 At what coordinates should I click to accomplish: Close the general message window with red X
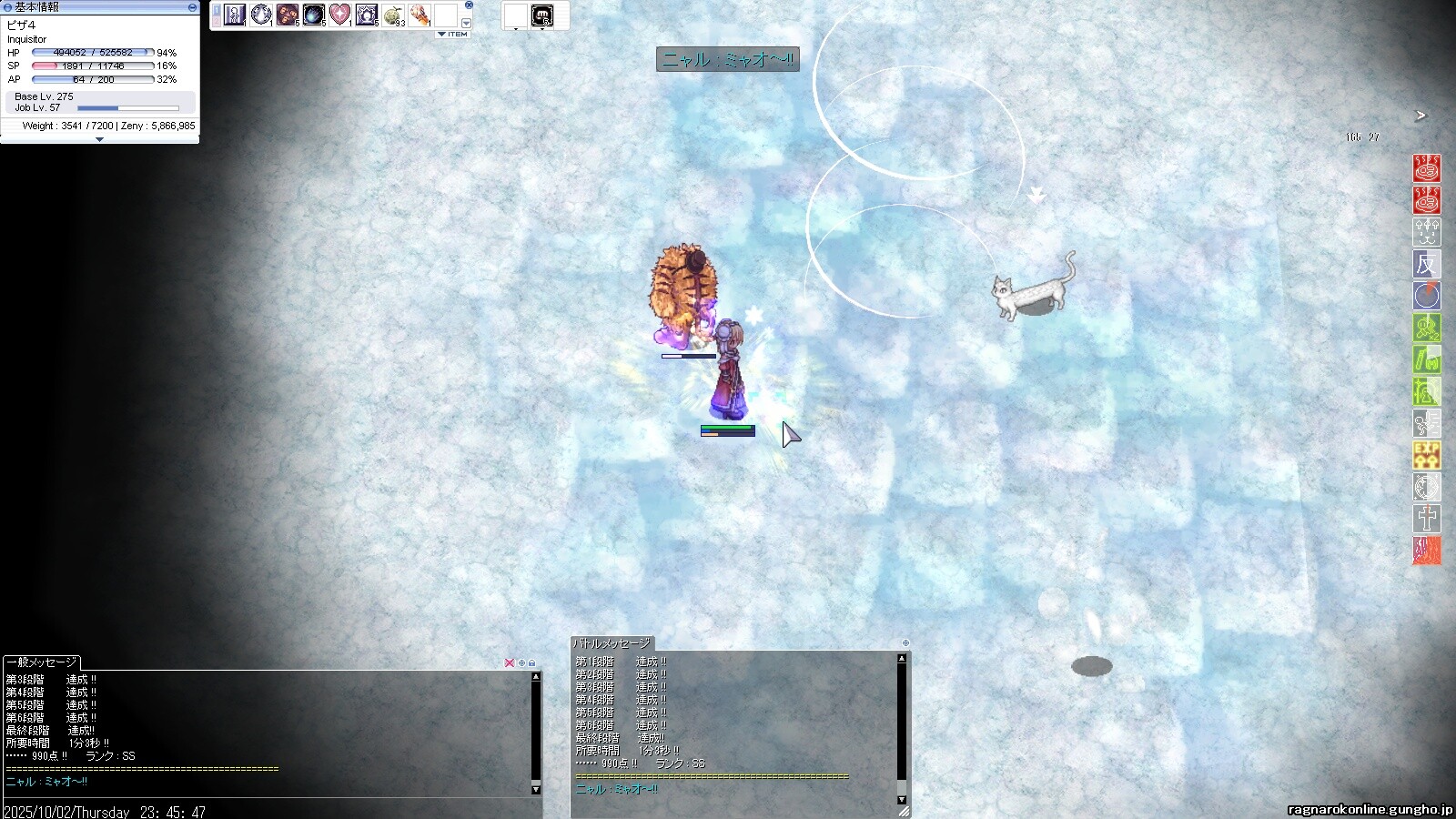click(509, 662)
